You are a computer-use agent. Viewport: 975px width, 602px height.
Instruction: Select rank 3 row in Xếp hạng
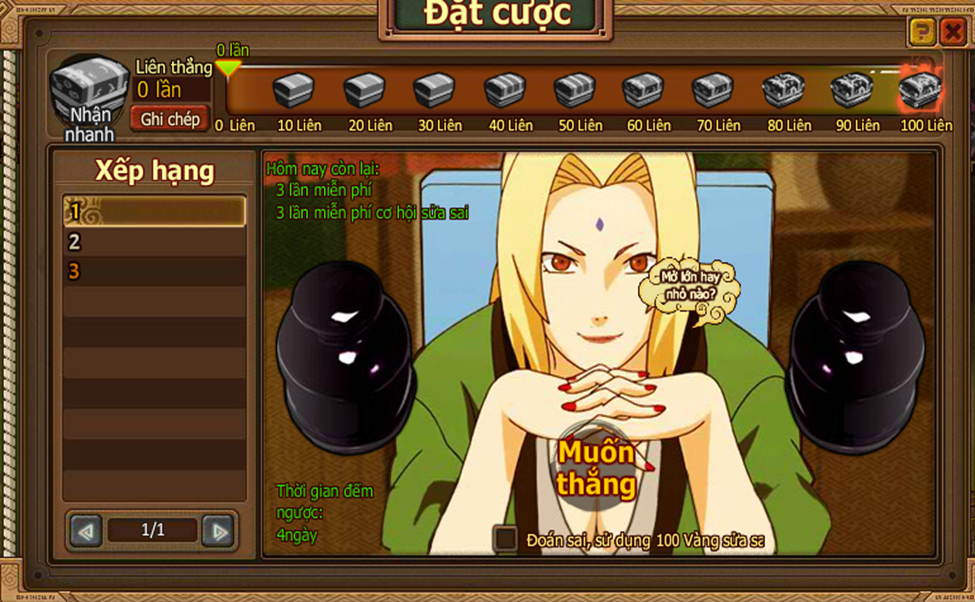coord(154,271)
